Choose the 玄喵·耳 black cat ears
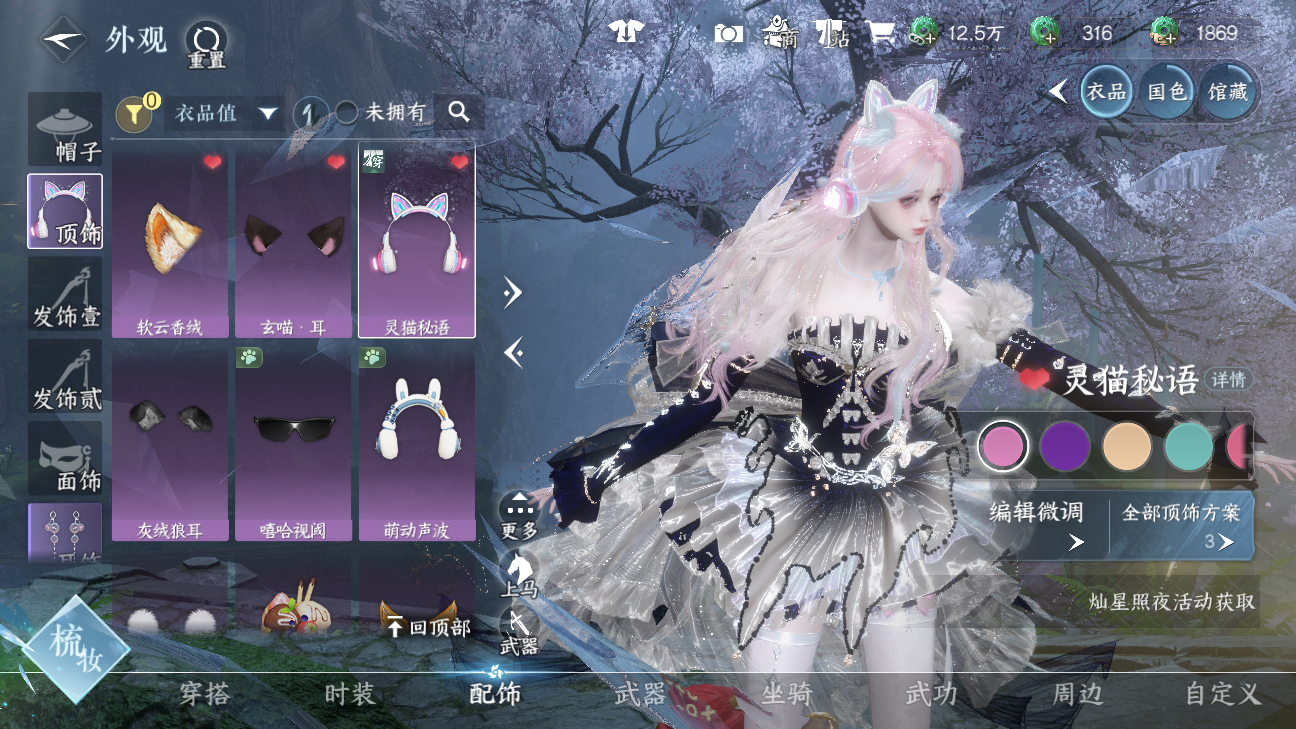Screen dimensions: 1296x729 pyautogui.click(x=293, y=245)
